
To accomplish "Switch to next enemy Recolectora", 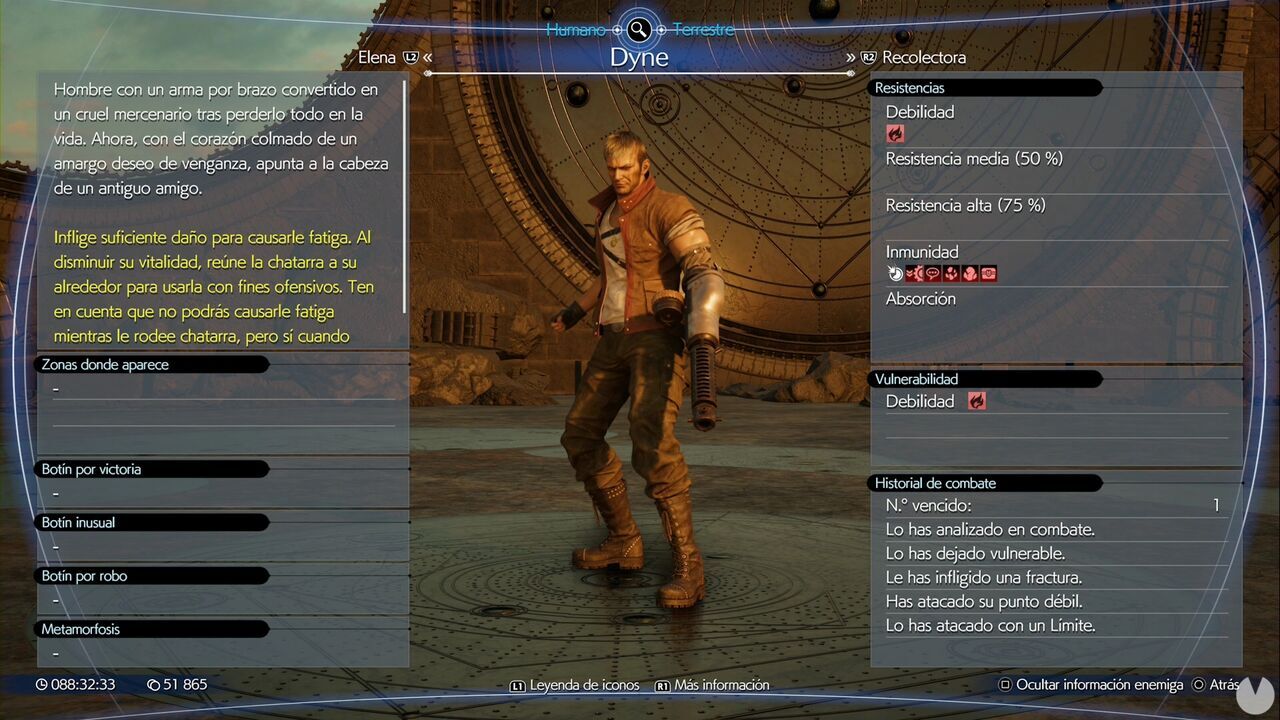I will pyautogui.click(x=925, y=58).
